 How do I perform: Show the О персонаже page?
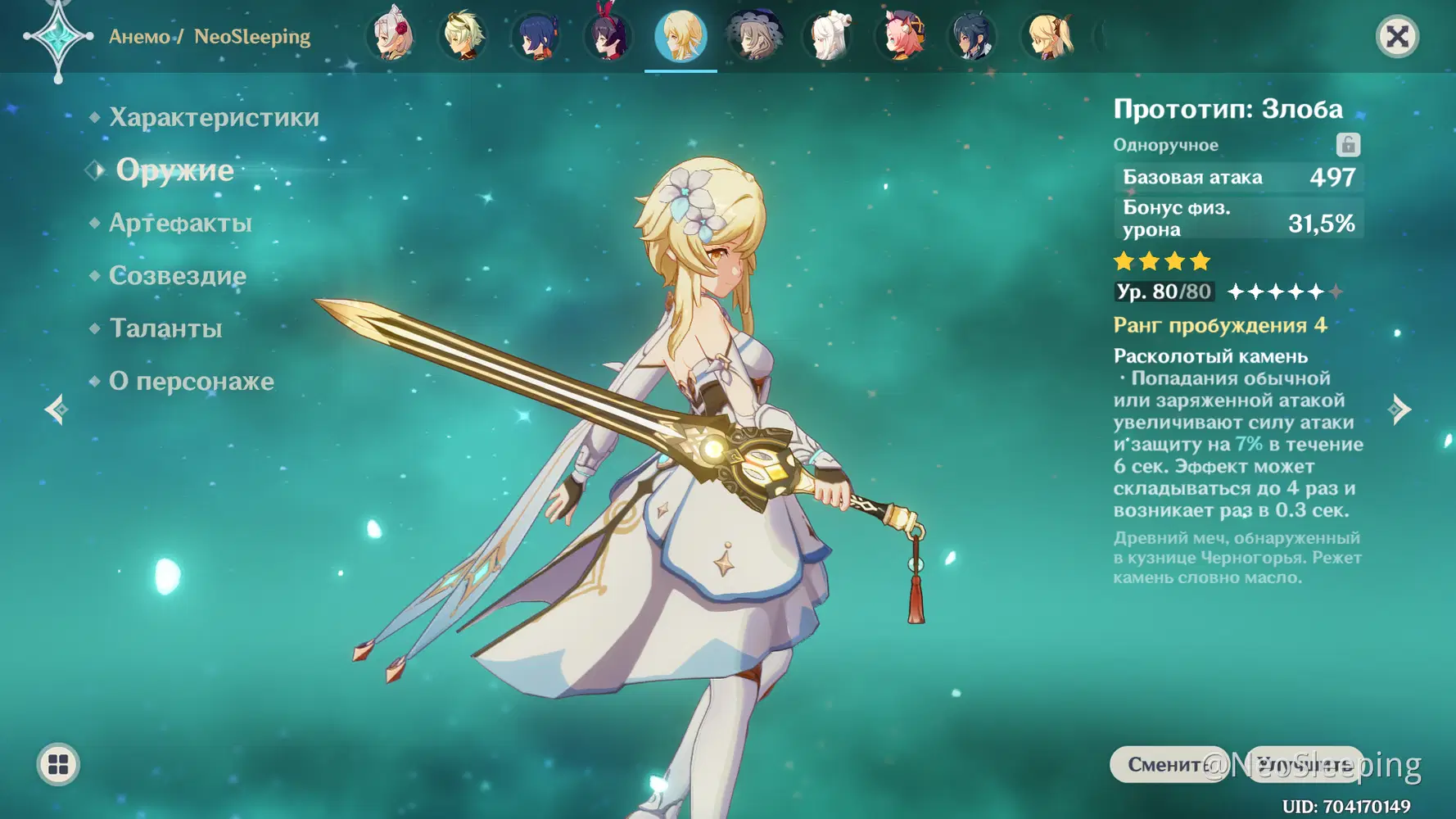(192, 382)
